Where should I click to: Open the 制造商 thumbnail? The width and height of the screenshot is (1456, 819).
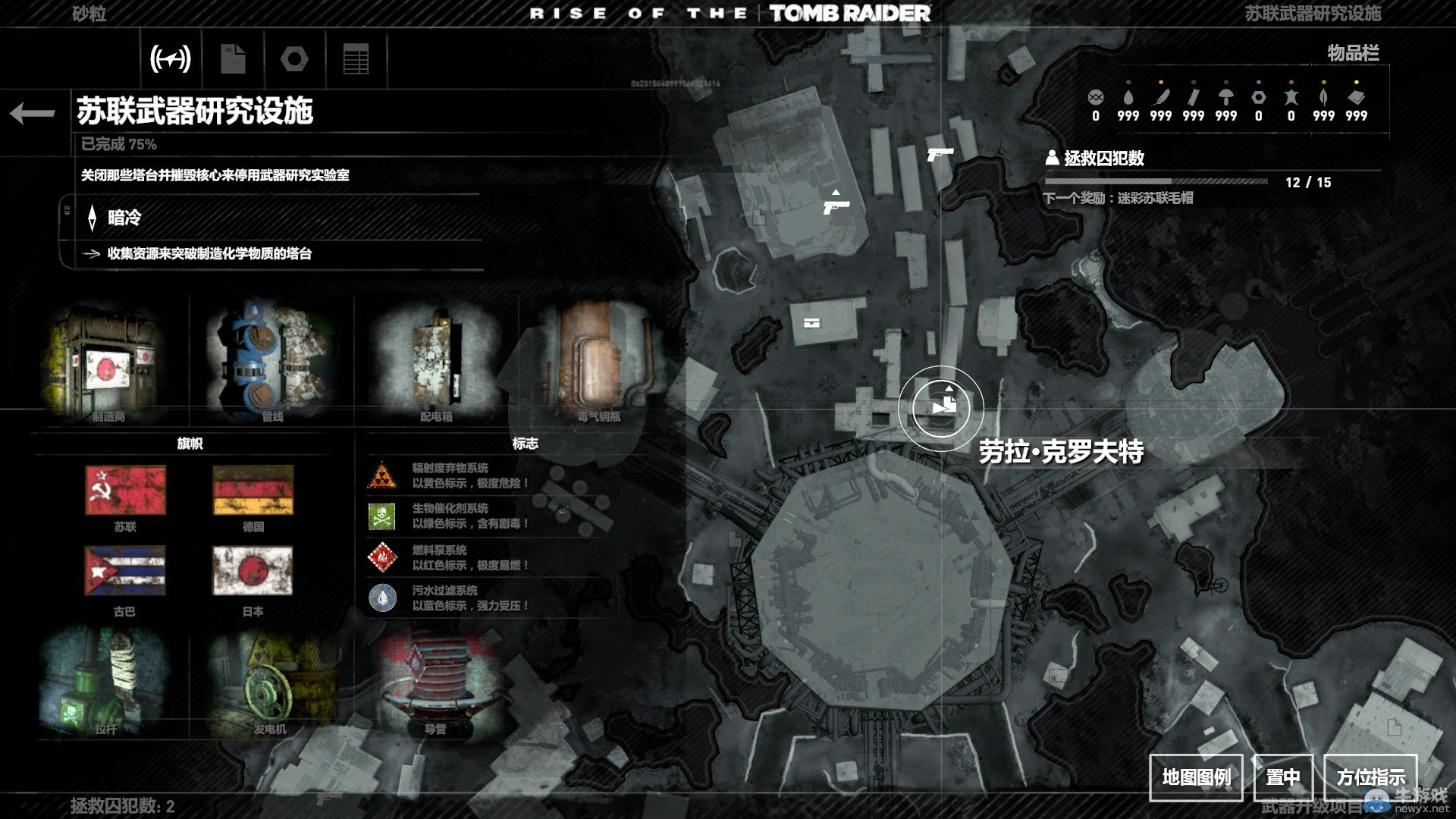[x=108, y=362]
